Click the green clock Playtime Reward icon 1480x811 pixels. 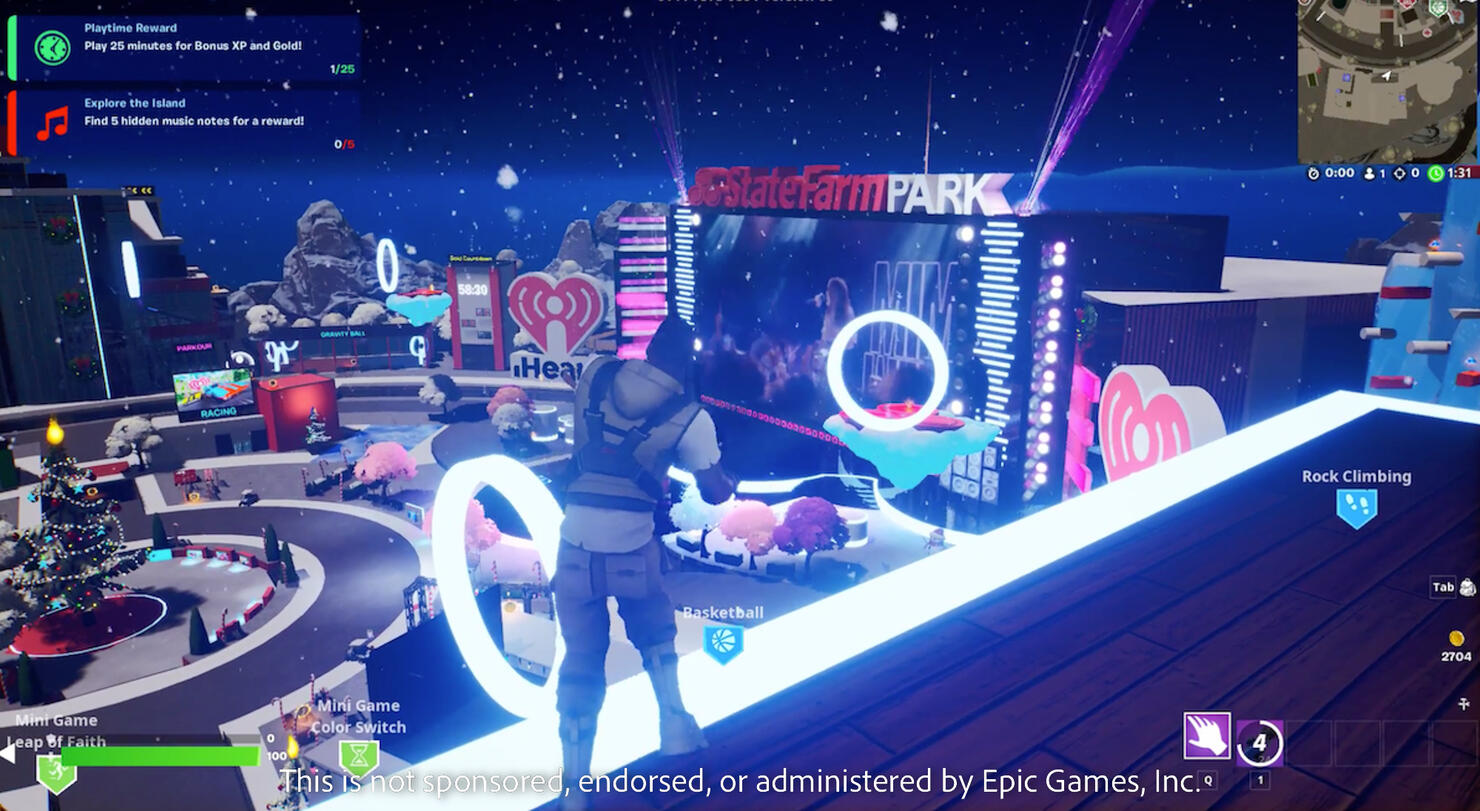(x=52, y=47)
